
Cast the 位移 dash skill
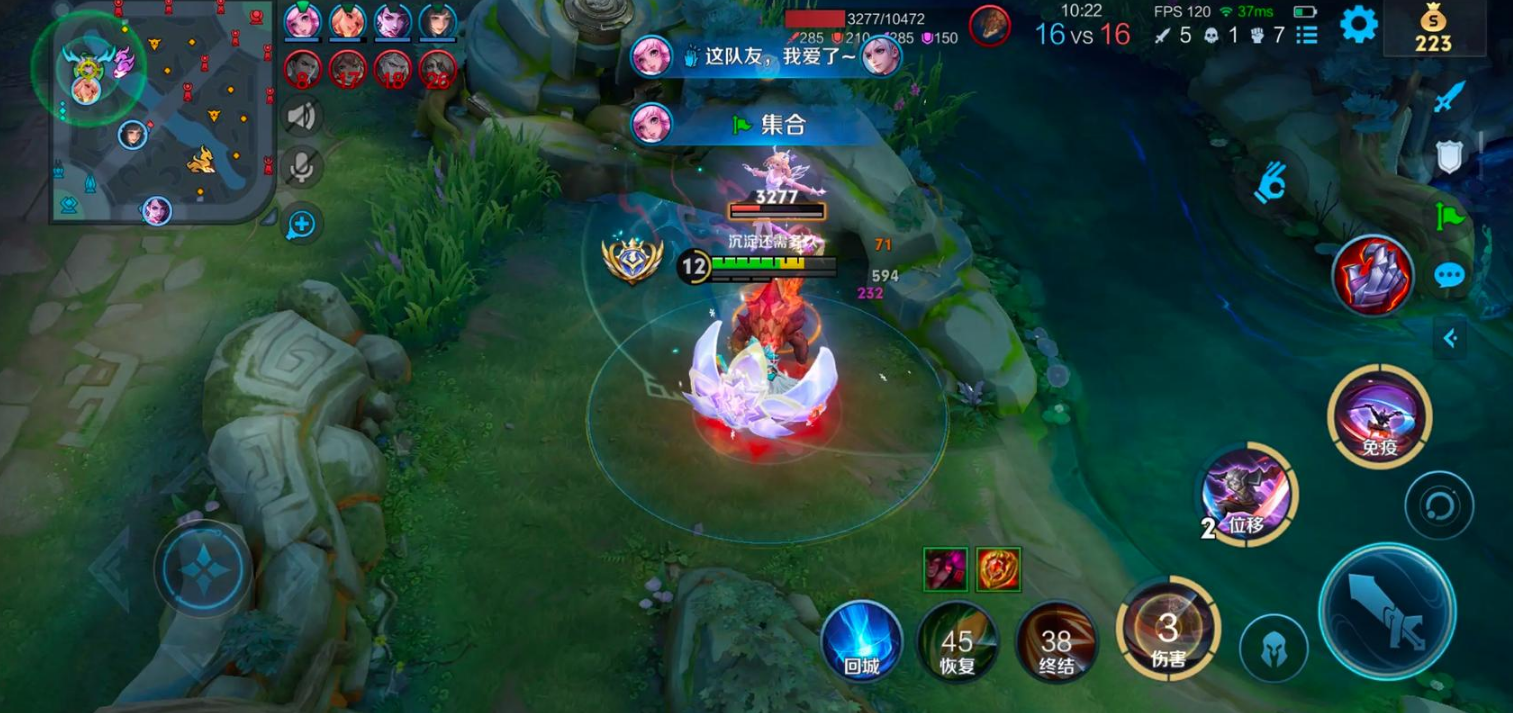coord(1248,495)
